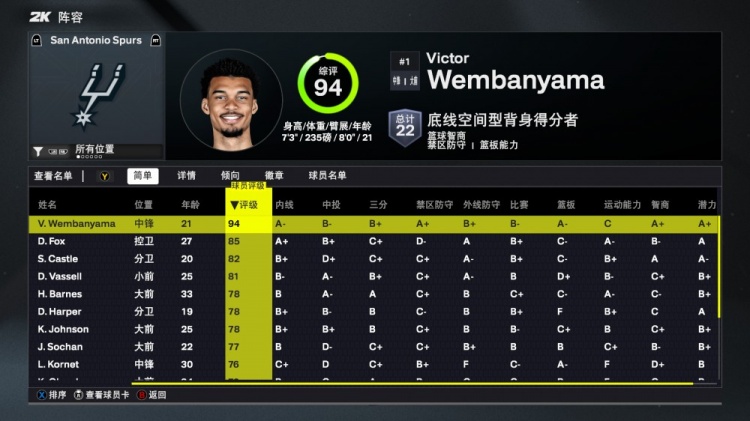This screenshot has width=750, height=421.
Task: Open the 倾向 tab
Action: coord(230,175)
